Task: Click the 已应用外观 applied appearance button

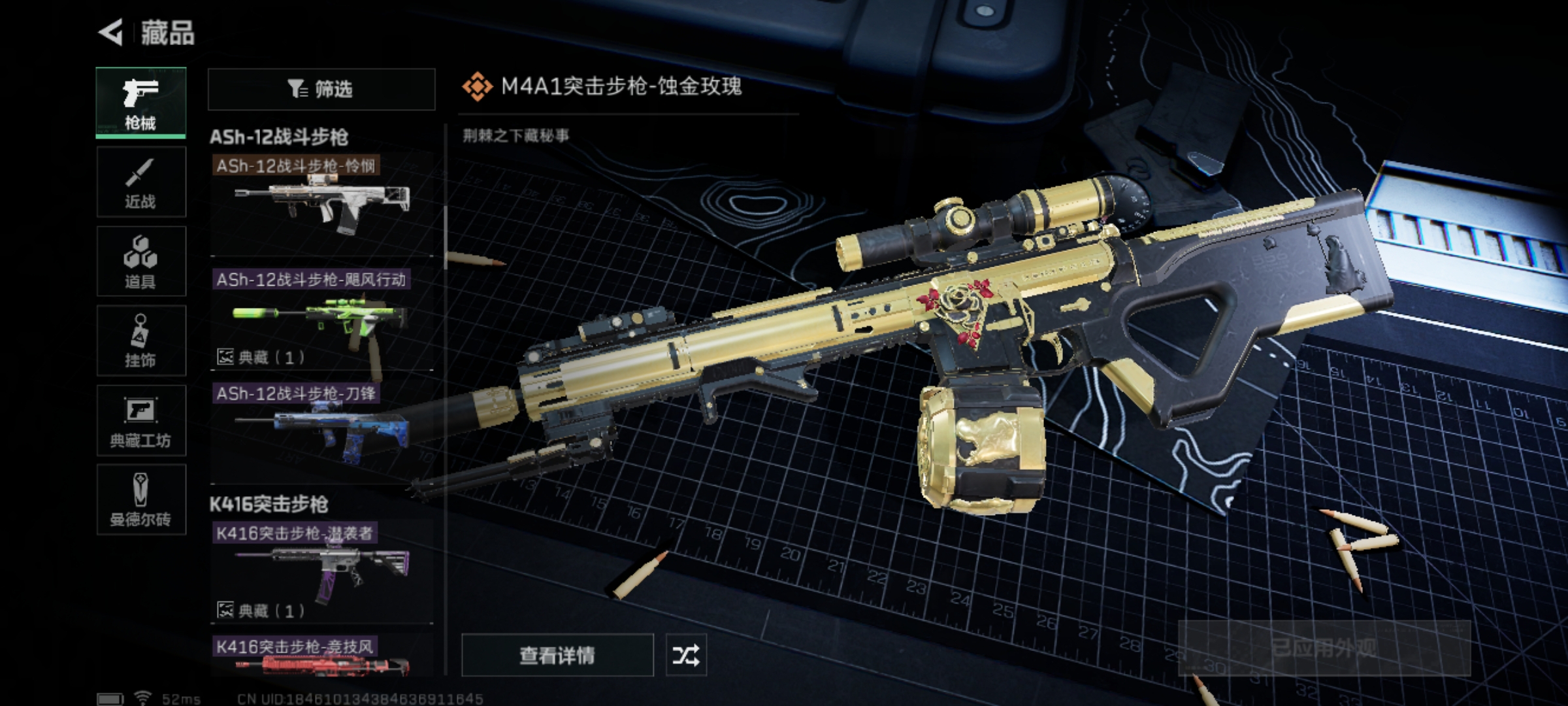Action: tap(1324, 648)
